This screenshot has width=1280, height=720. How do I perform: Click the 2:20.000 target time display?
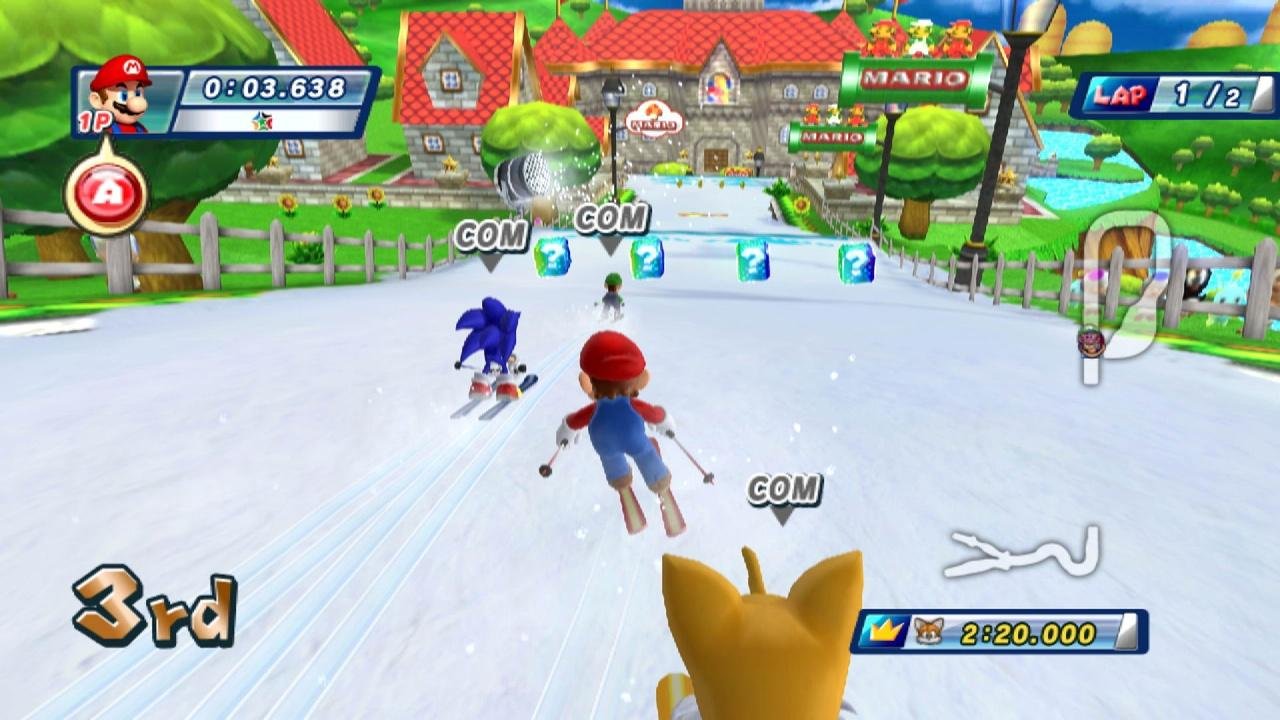(x=1030, y=631)
